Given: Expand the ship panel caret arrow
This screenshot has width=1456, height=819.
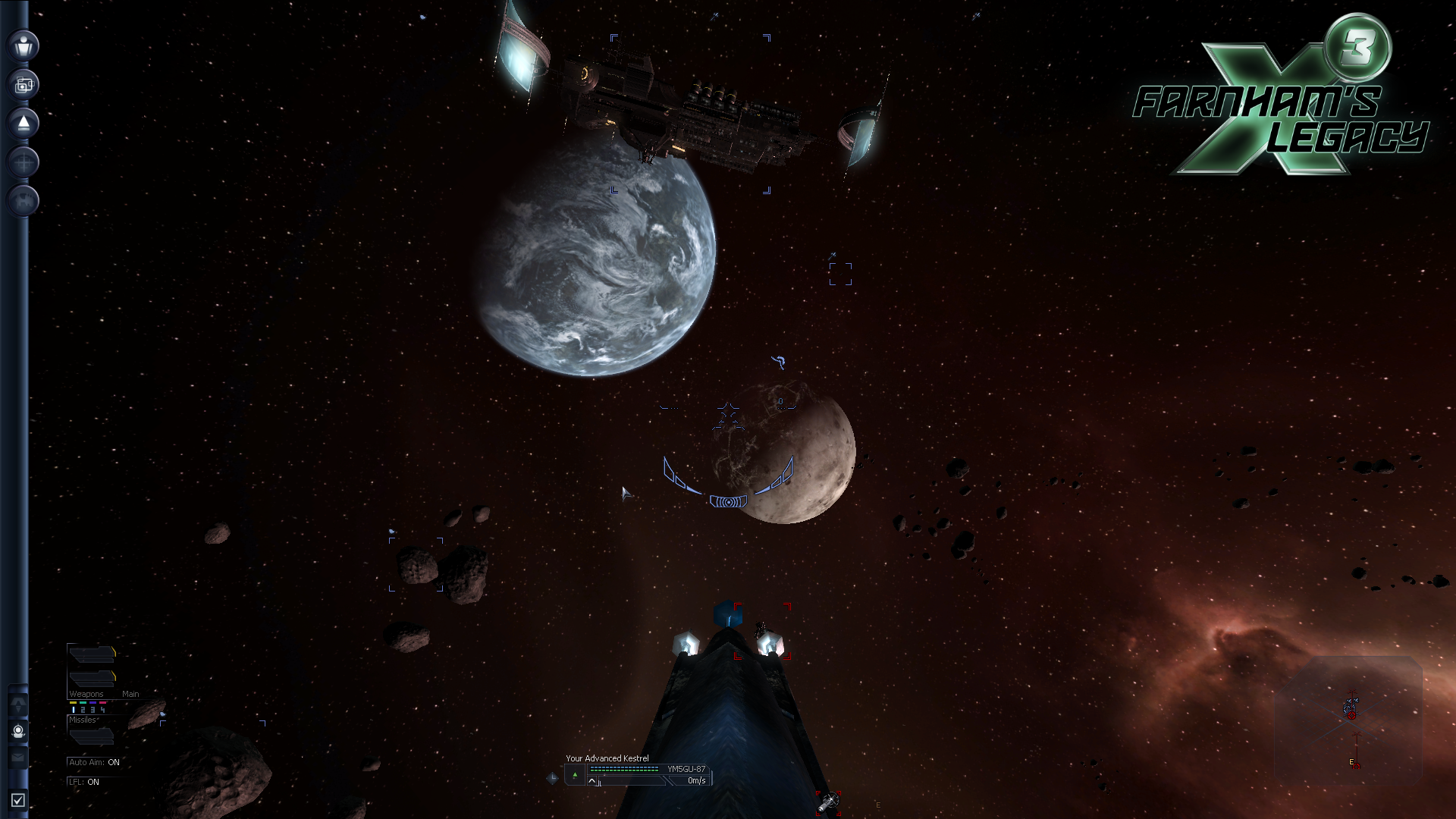Looking at the screenshot, I should coord(592,781).
